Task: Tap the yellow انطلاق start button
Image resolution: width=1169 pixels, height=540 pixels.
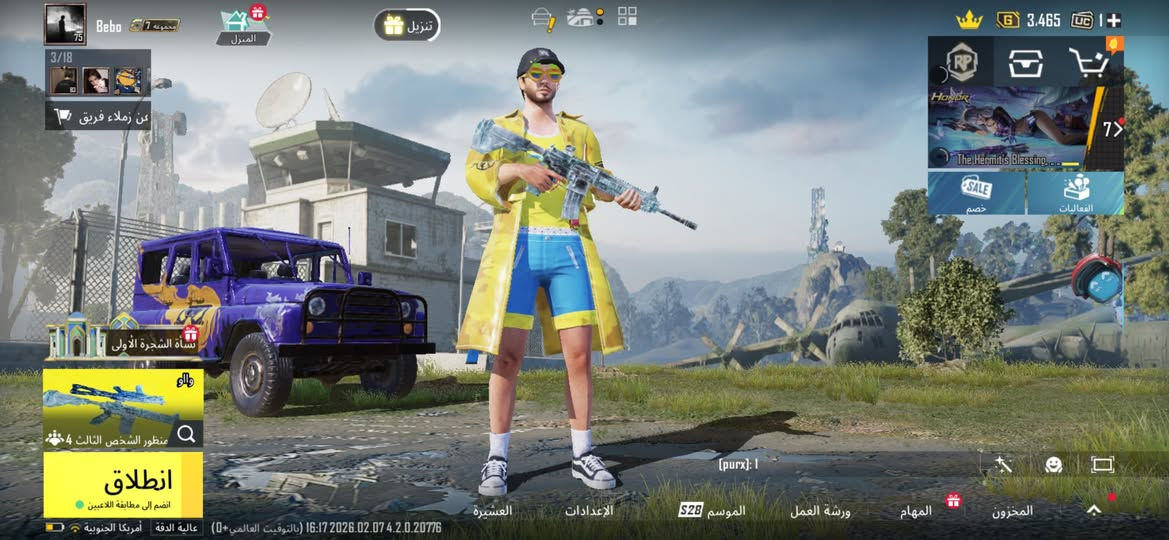Action: (123, 483)
